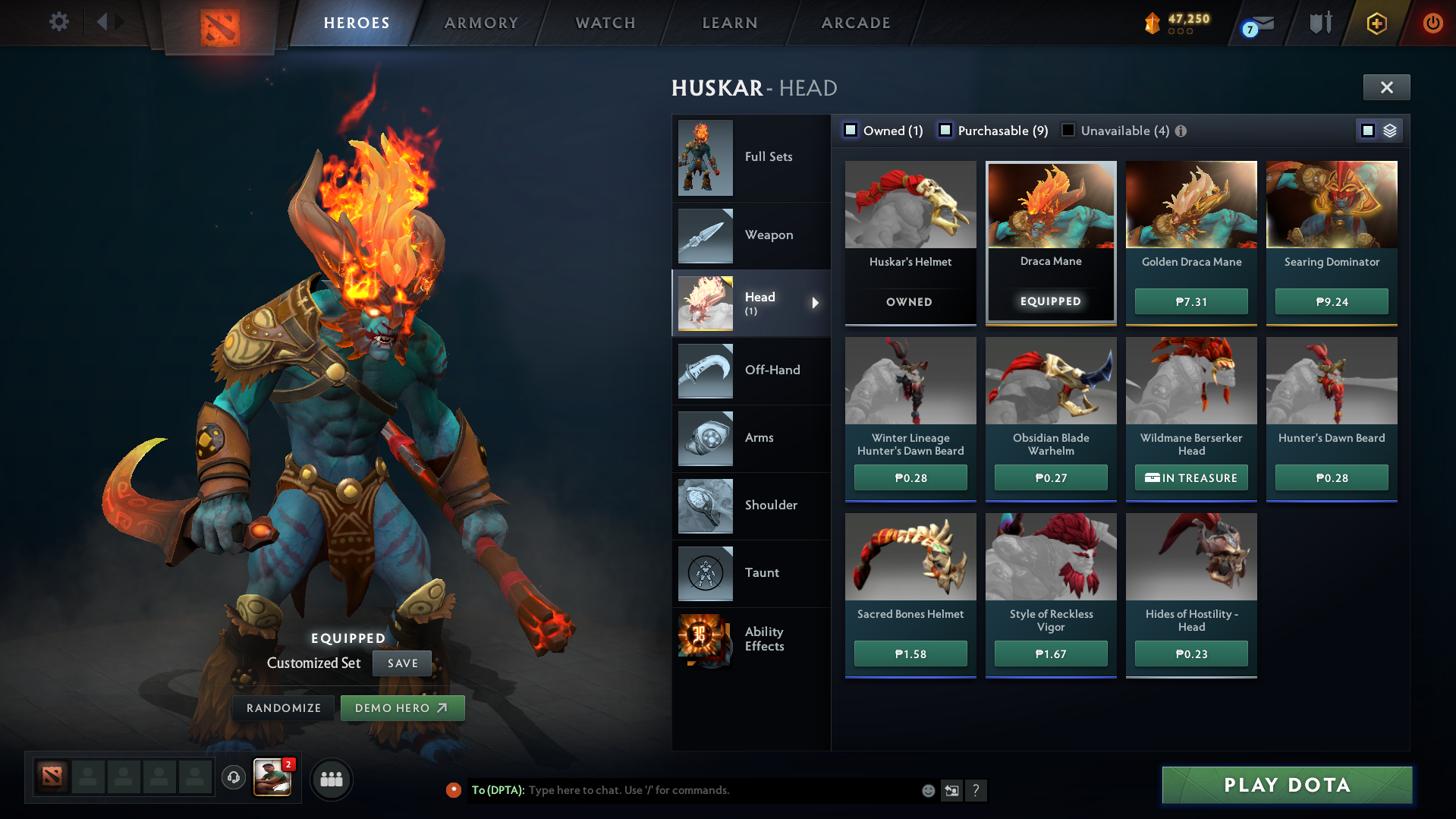Open the emoticon picker in chat
The width and height of the screenshot is (1456, 819).
927,790
